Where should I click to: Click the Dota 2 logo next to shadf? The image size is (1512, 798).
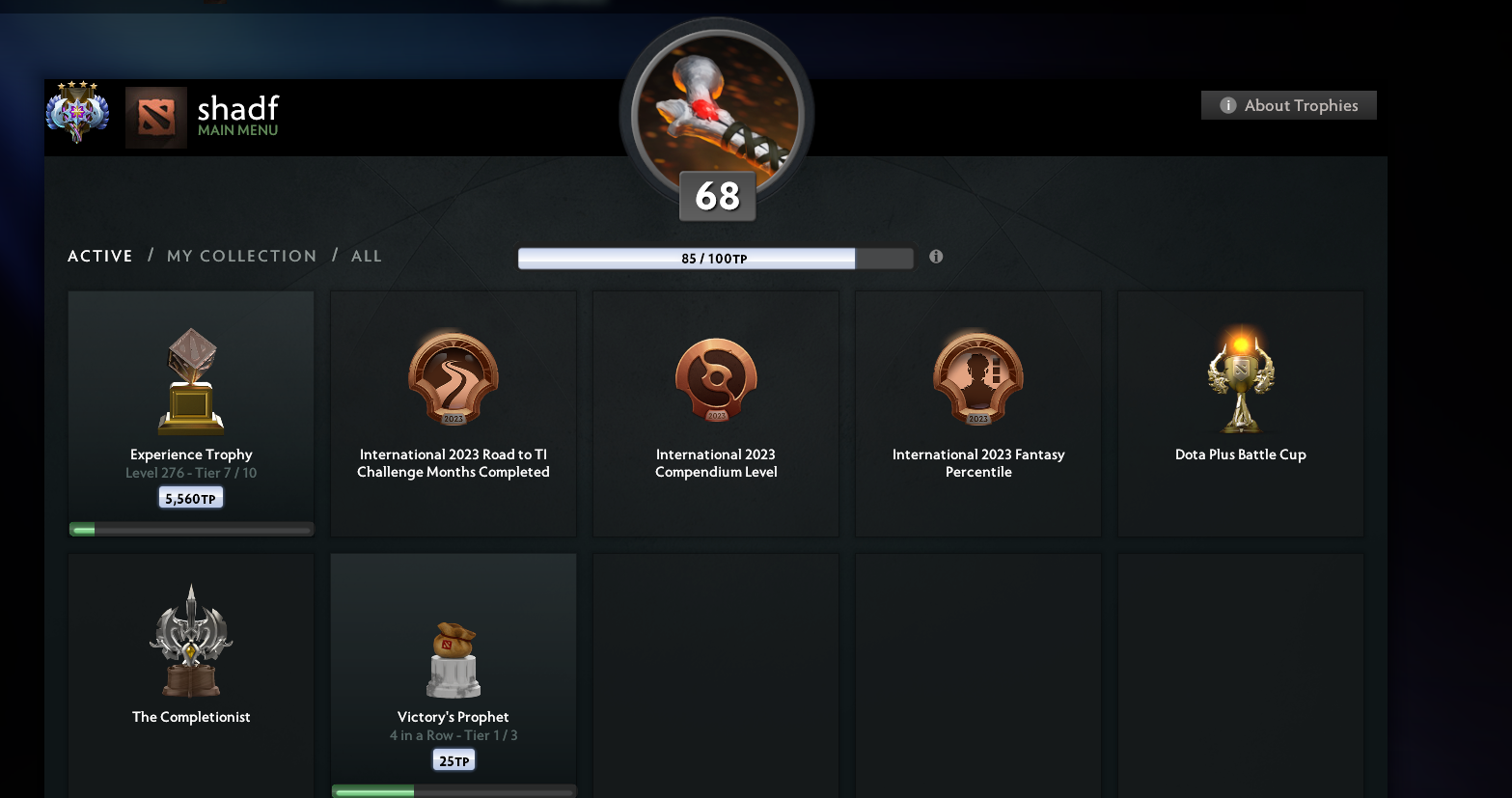(x=155, y=116)
